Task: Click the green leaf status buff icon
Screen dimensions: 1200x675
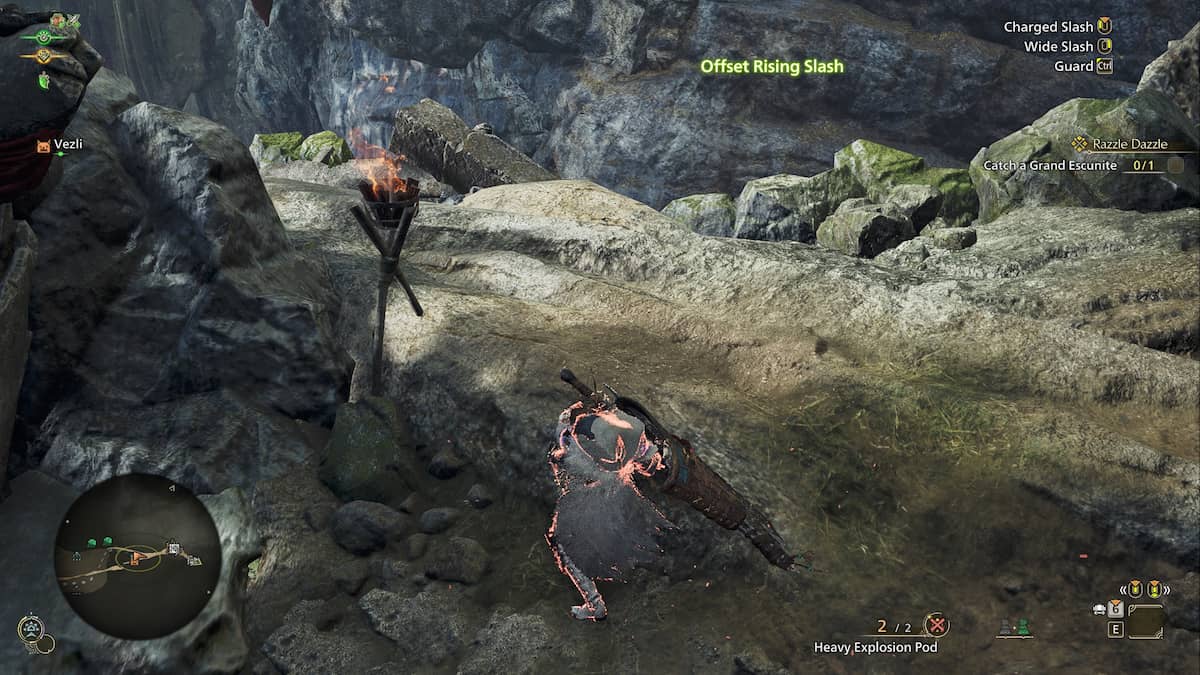Action: click(x=44, y=81)
